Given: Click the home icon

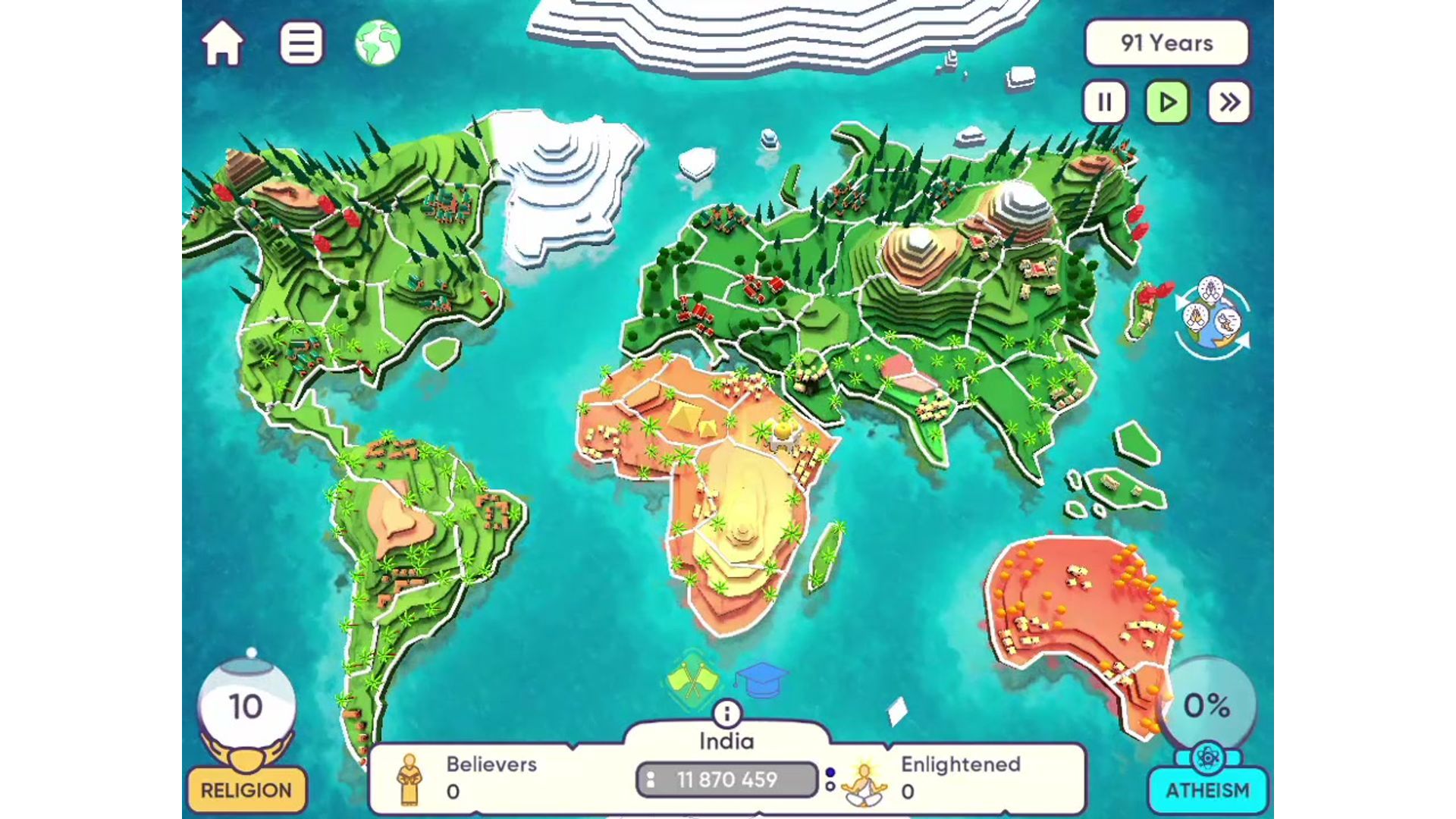Looking at the screenshot, I should pos(222,43).
